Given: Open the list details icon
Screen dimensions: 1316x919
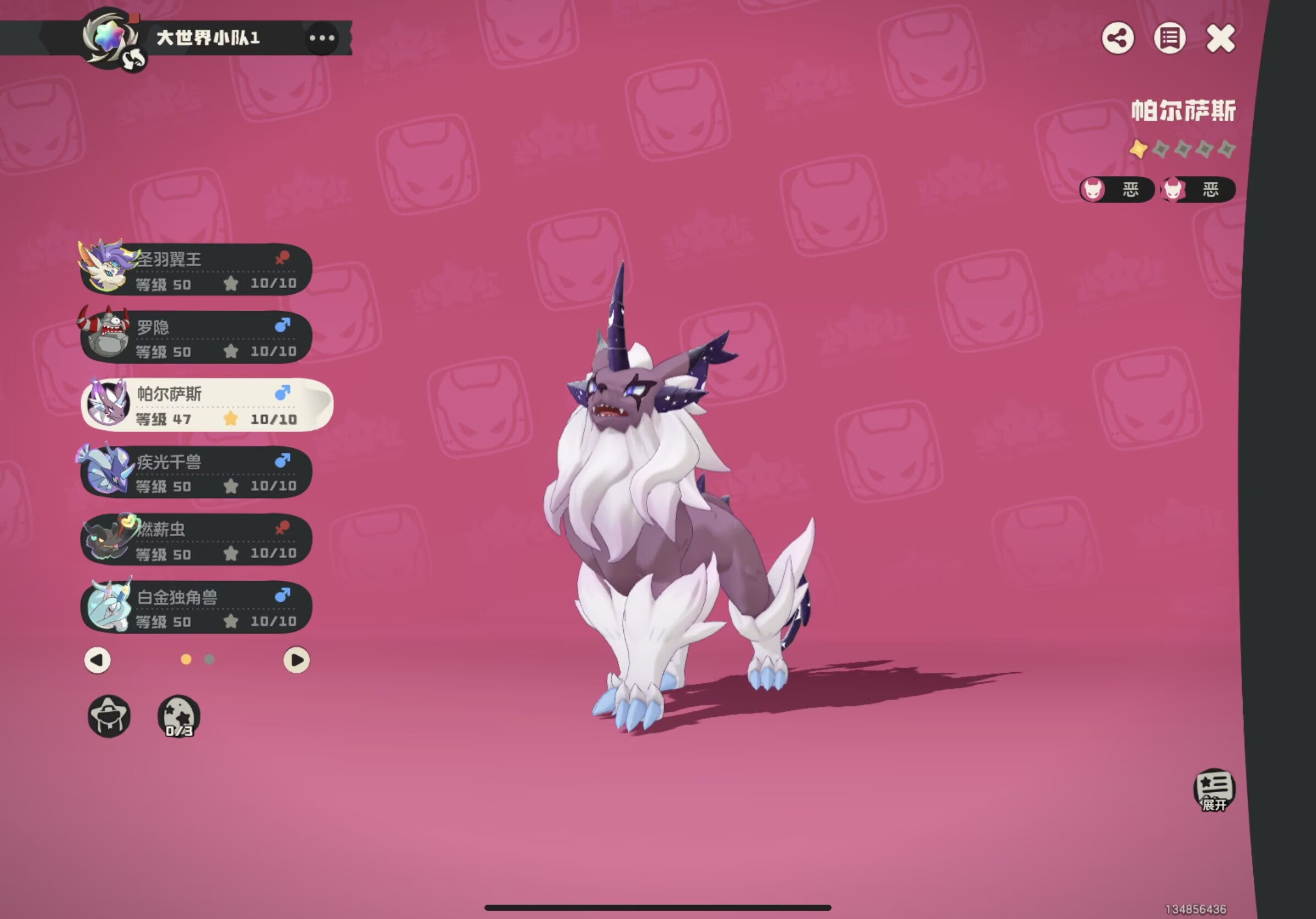Looking at the screenshot, I should pyautogui.click(x=1169, y=39).
